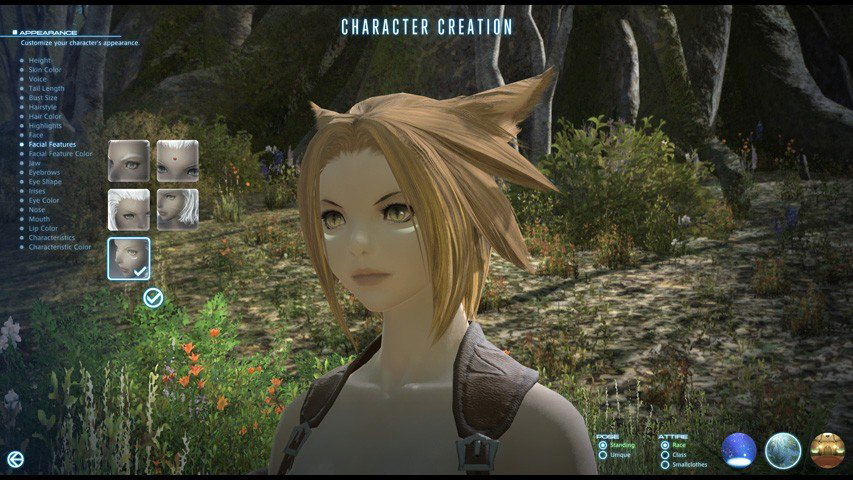Go back with the arrow button
The image size is (853, 480).
point(15,458)
